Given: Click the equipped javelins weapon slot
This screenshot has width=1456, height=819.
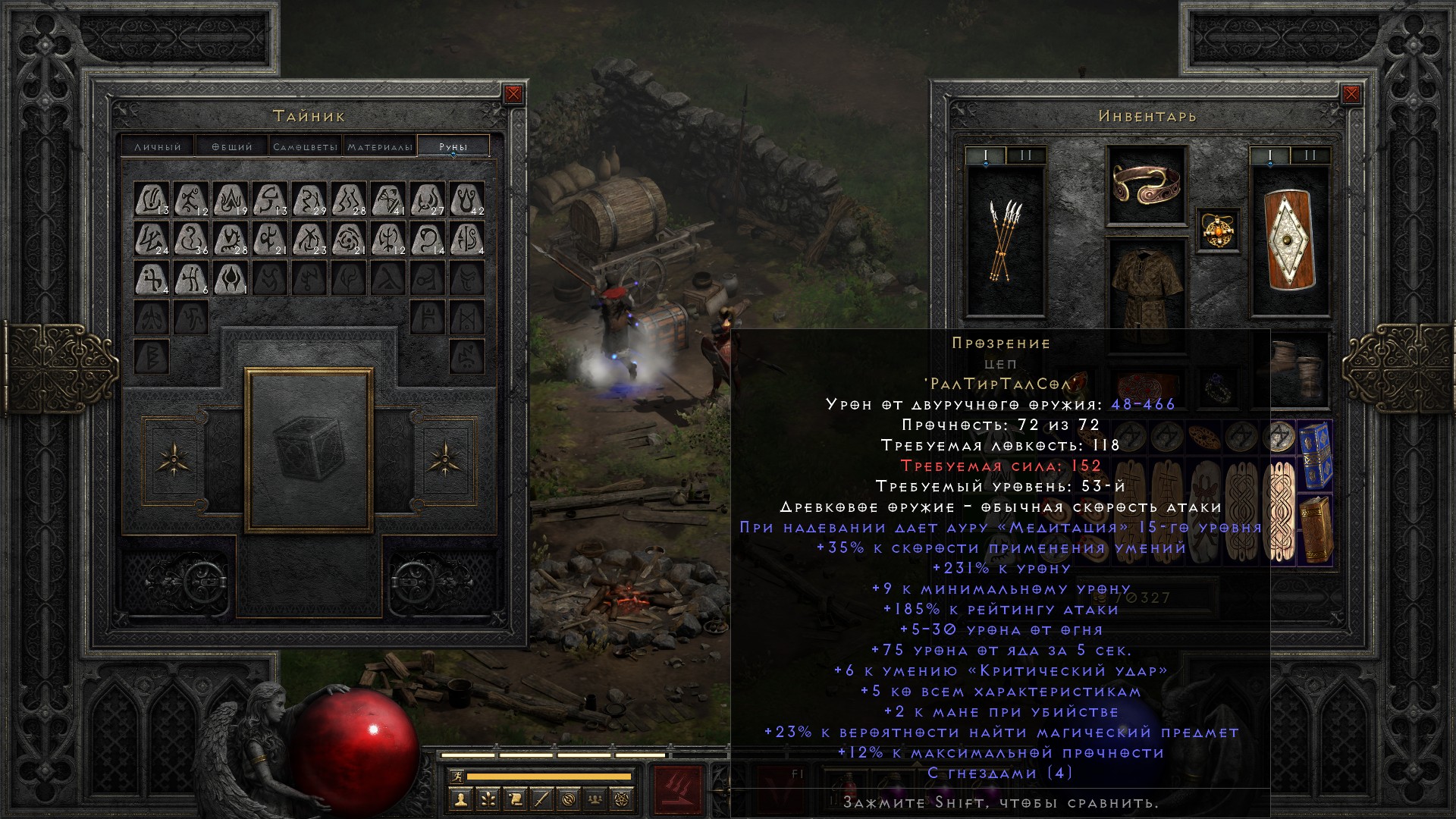Looking at the screenshot, I should (x=1005, y=241).
